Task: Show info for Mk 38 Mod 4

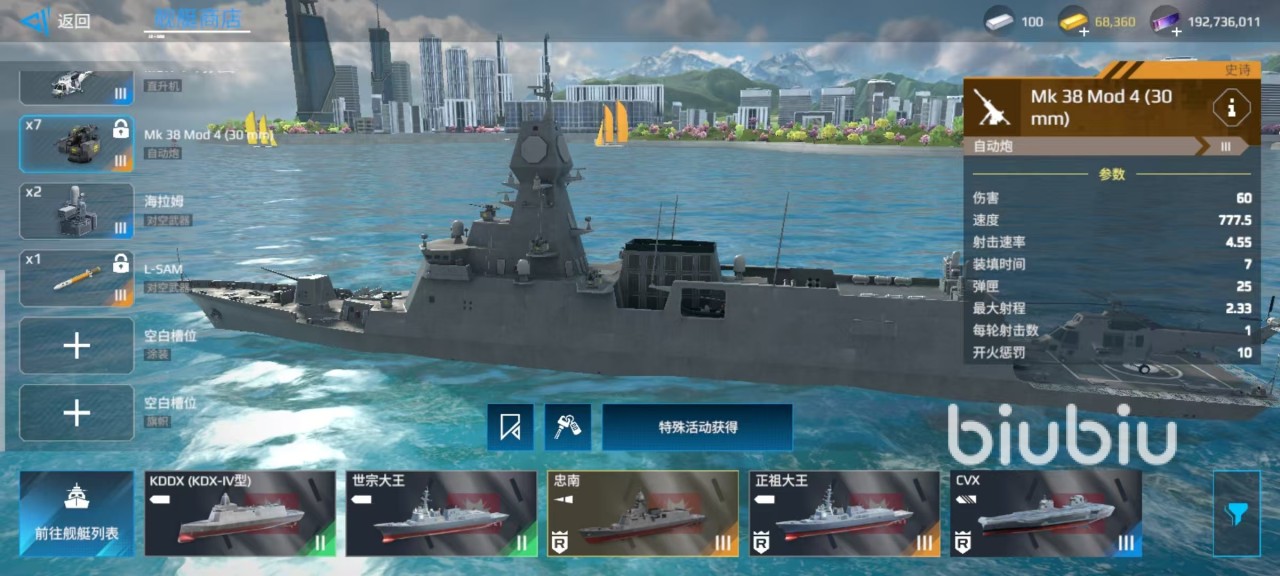Action: pyautogui.click(x=1231, y=107)
